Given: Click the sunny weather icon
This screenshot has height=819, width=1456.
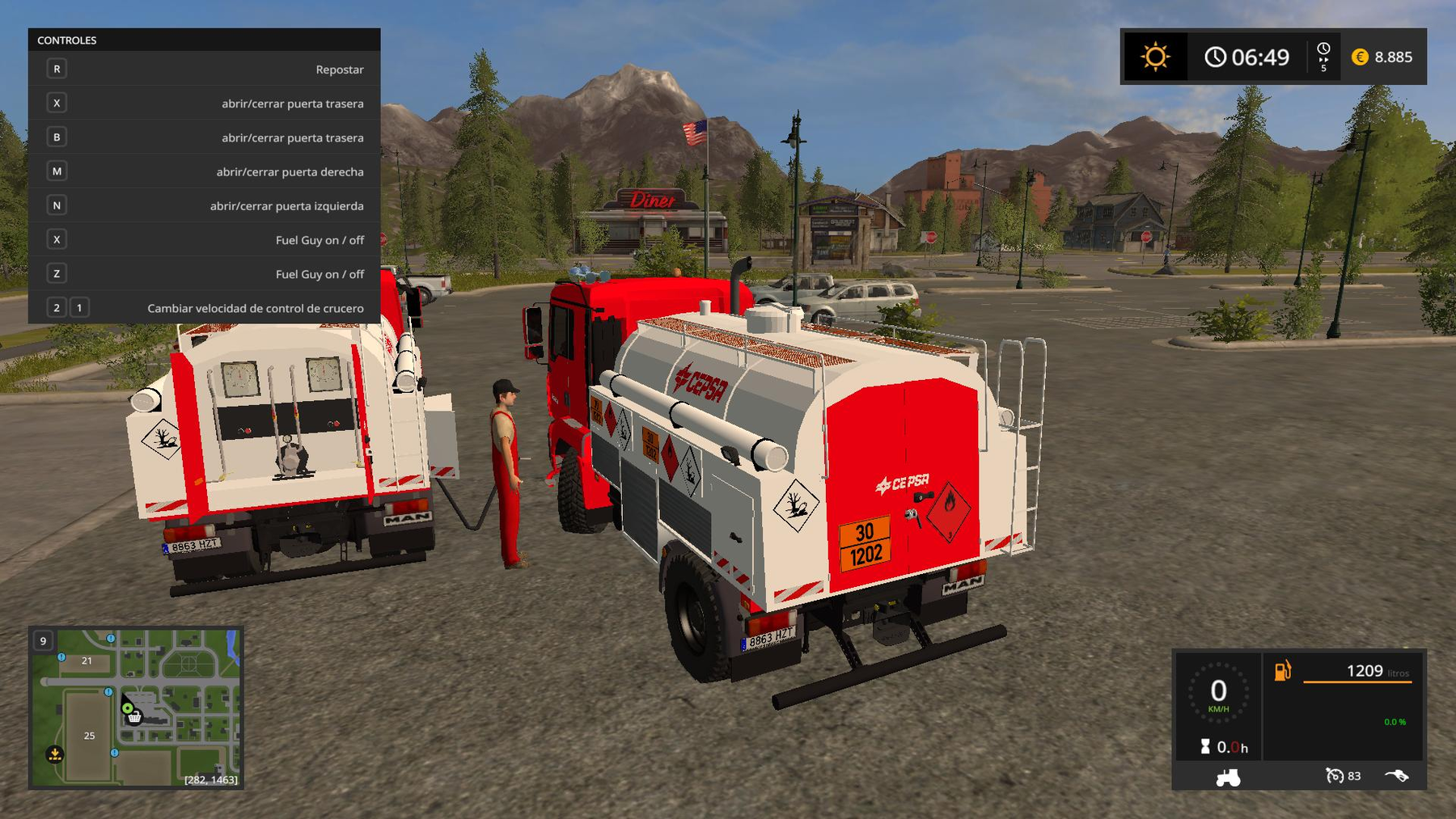Looking at the screenshot, I should pos(1154,57).
